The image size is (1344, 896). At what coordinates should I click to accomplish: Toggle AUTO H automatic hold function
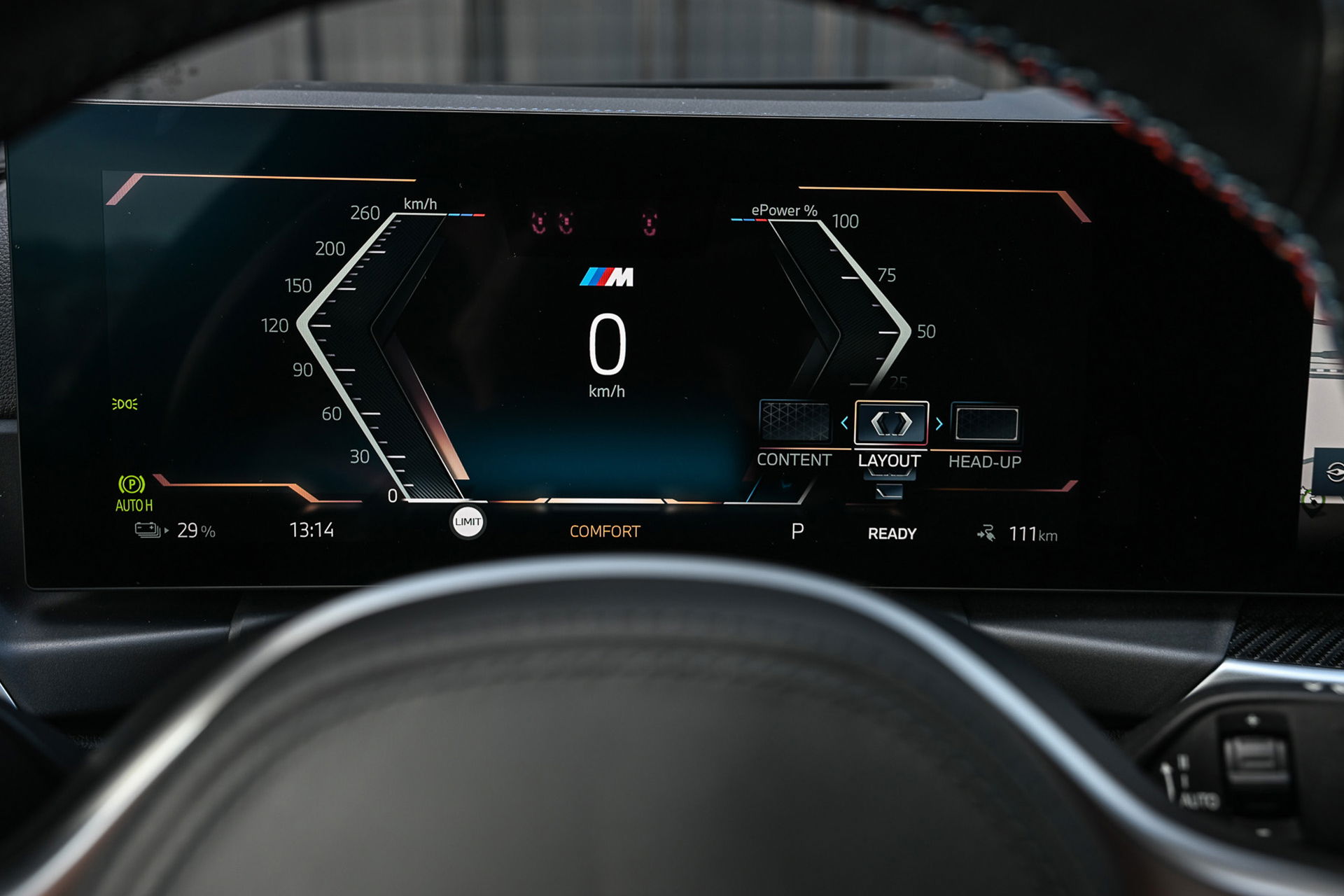coord(133,502)
